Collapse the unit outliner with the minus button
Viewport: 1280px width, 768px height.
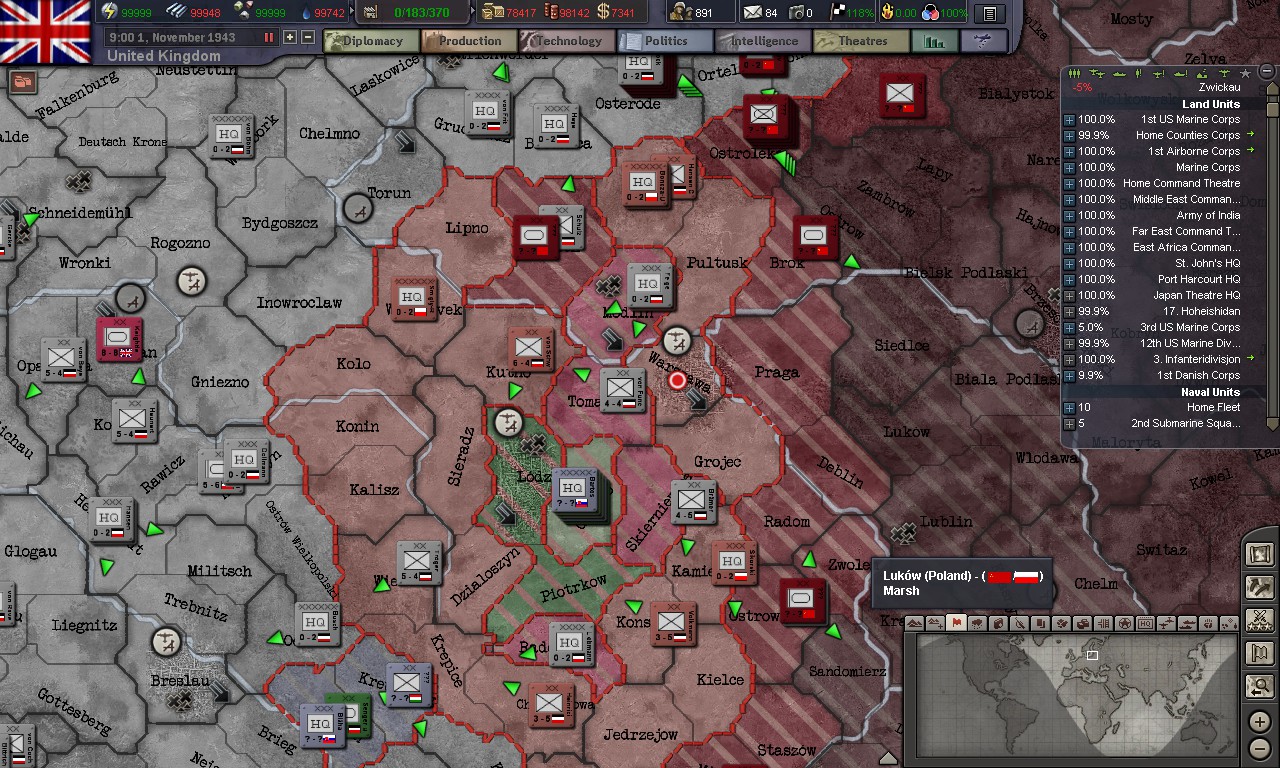1266,71
